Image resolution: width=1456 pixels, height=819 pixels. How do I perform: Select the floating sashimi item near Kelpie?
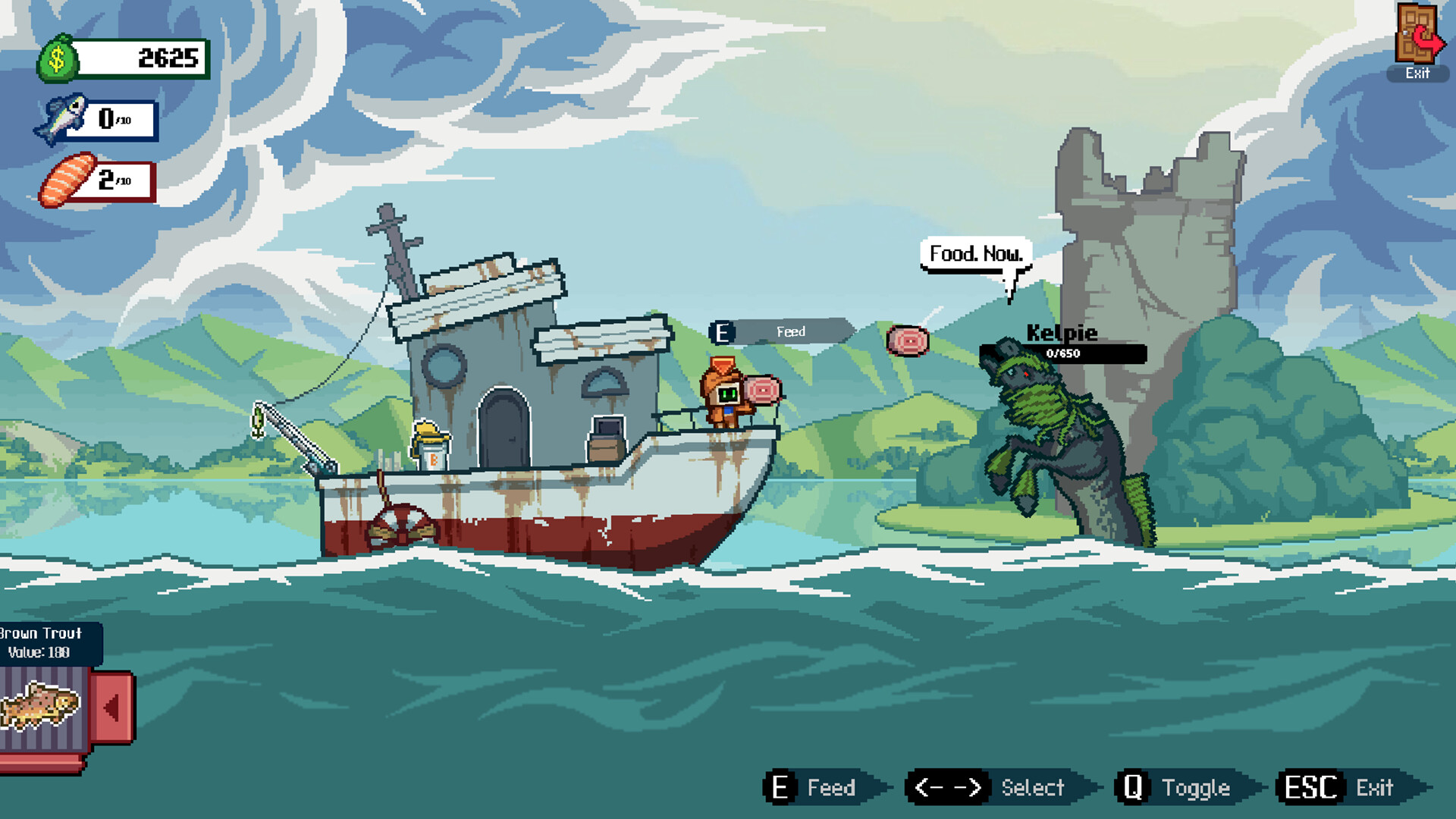pyautogui.click(x=907, y=341)
